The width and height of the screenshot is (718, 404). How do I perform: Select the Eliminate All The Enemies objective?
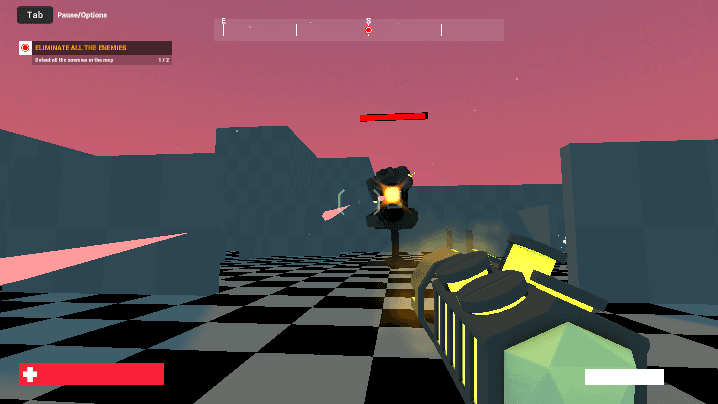tap(95, 48)
